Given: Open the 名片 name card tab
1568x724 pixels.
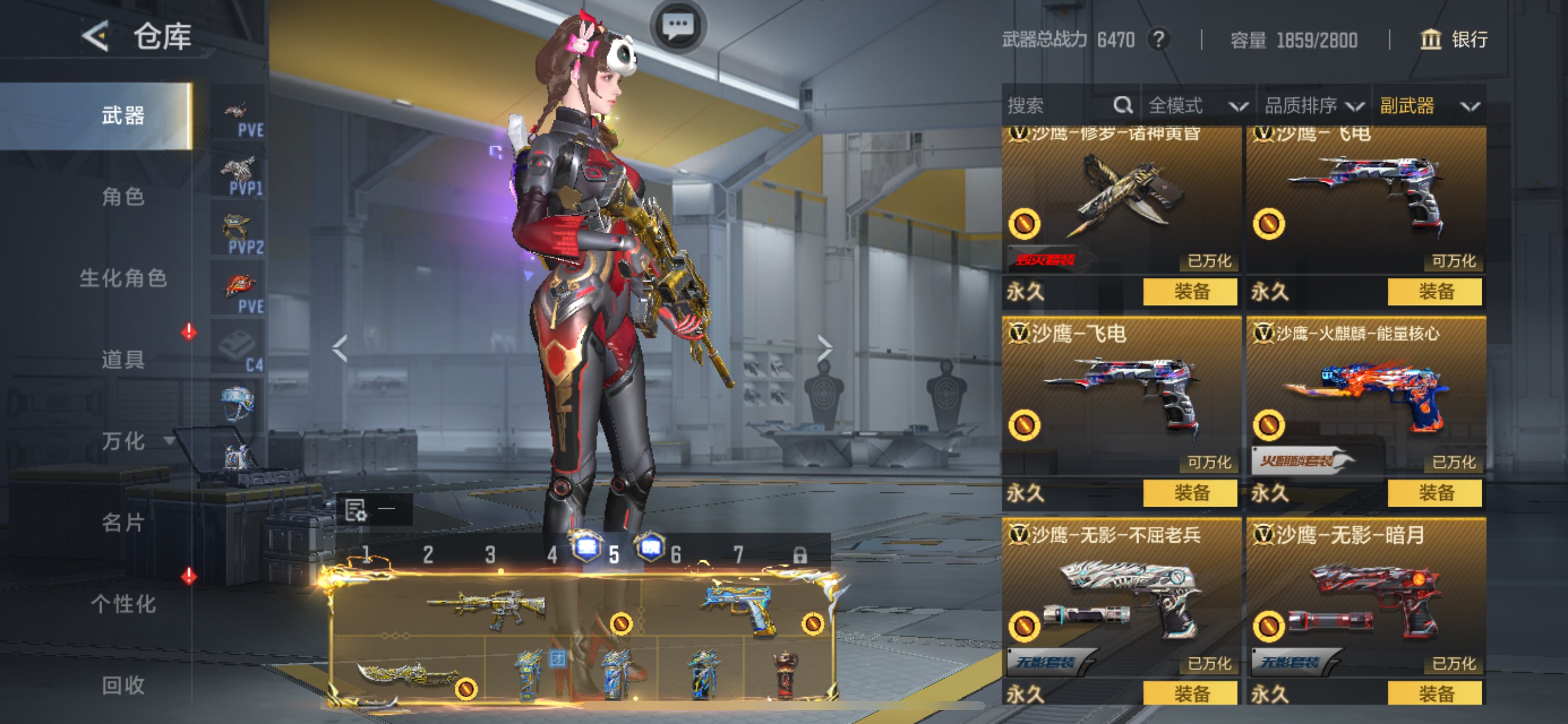Looking at the screenshot, I should (x=123, y=522).
